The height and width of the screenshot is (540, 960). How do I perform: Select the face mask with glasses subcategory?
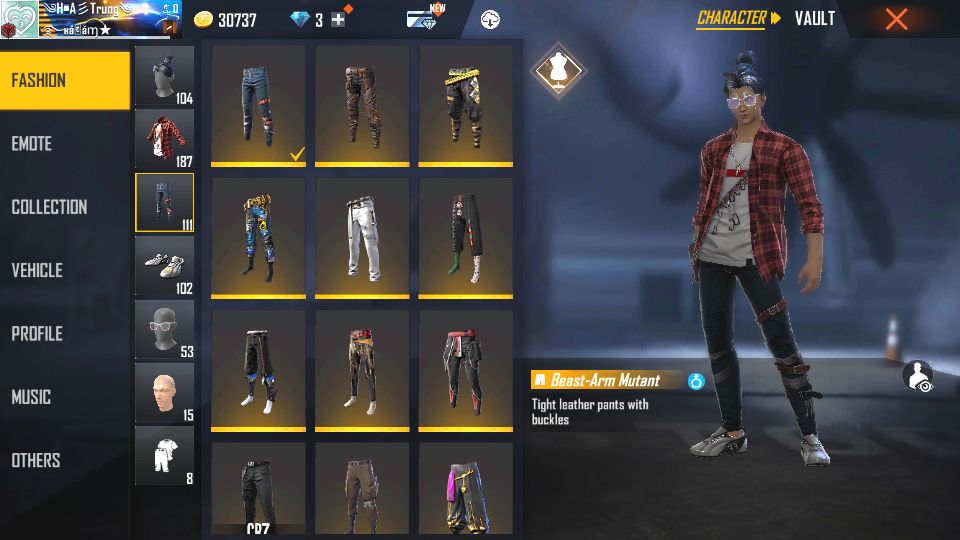(x=164, y=329)
